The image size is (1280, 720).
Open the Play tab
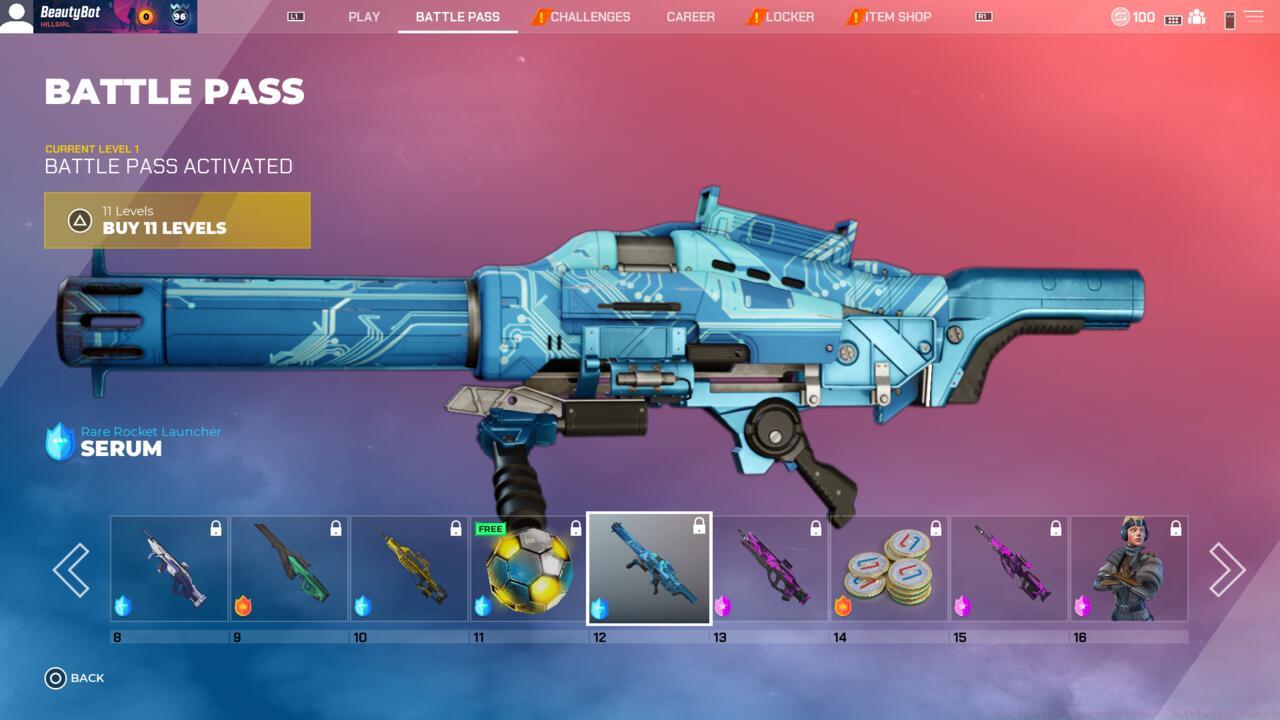click(x=364, y=17)
